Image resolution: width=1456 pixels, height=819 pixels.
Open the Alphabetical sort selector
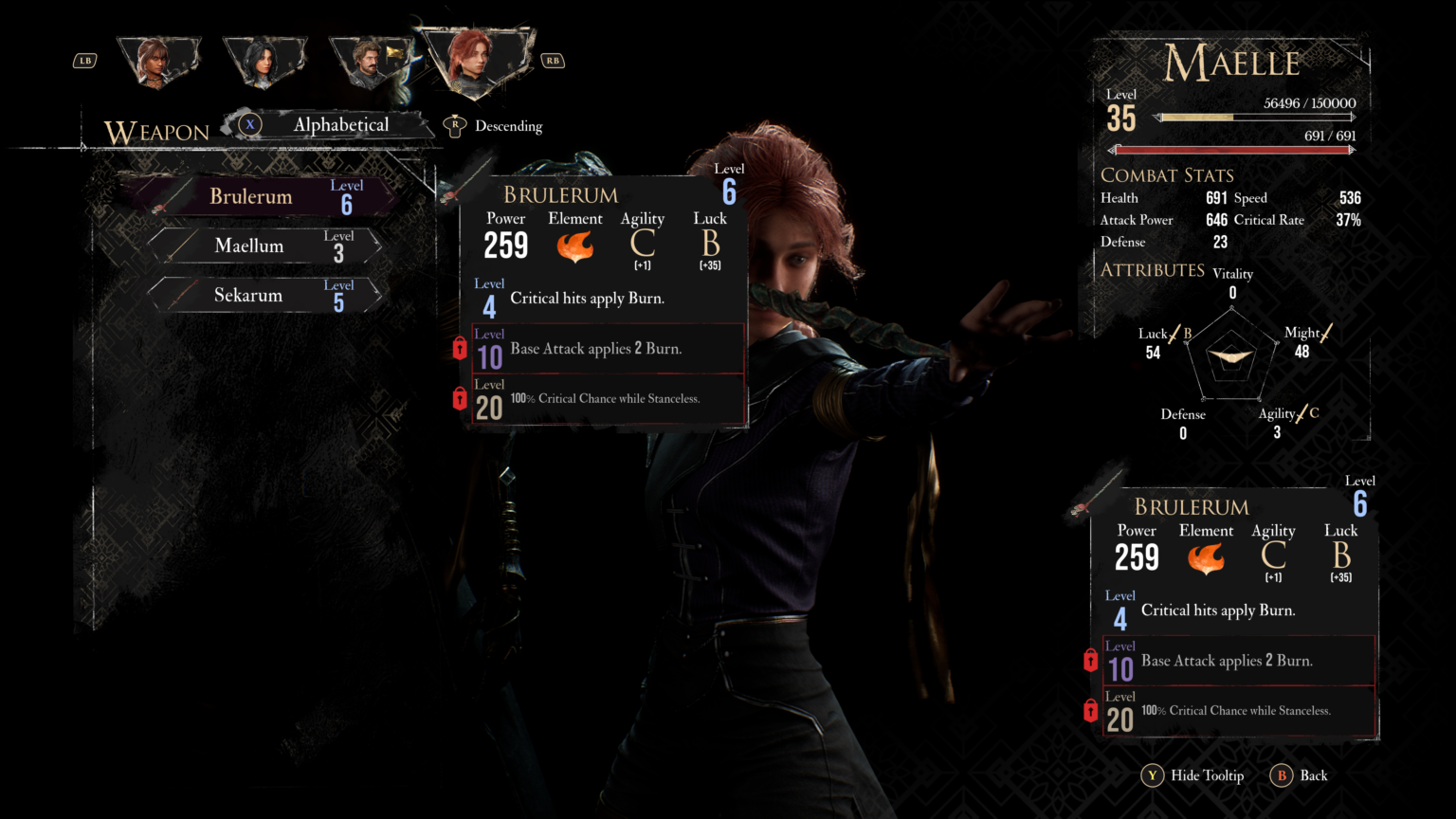pos(343,124)
